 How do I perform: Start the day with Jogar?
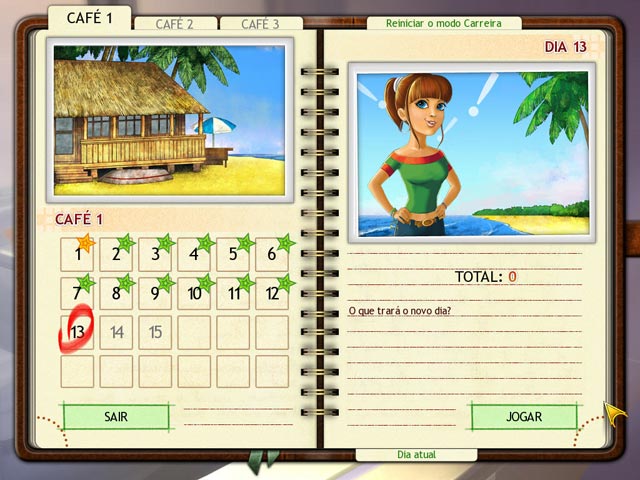(x=523, y=416)
